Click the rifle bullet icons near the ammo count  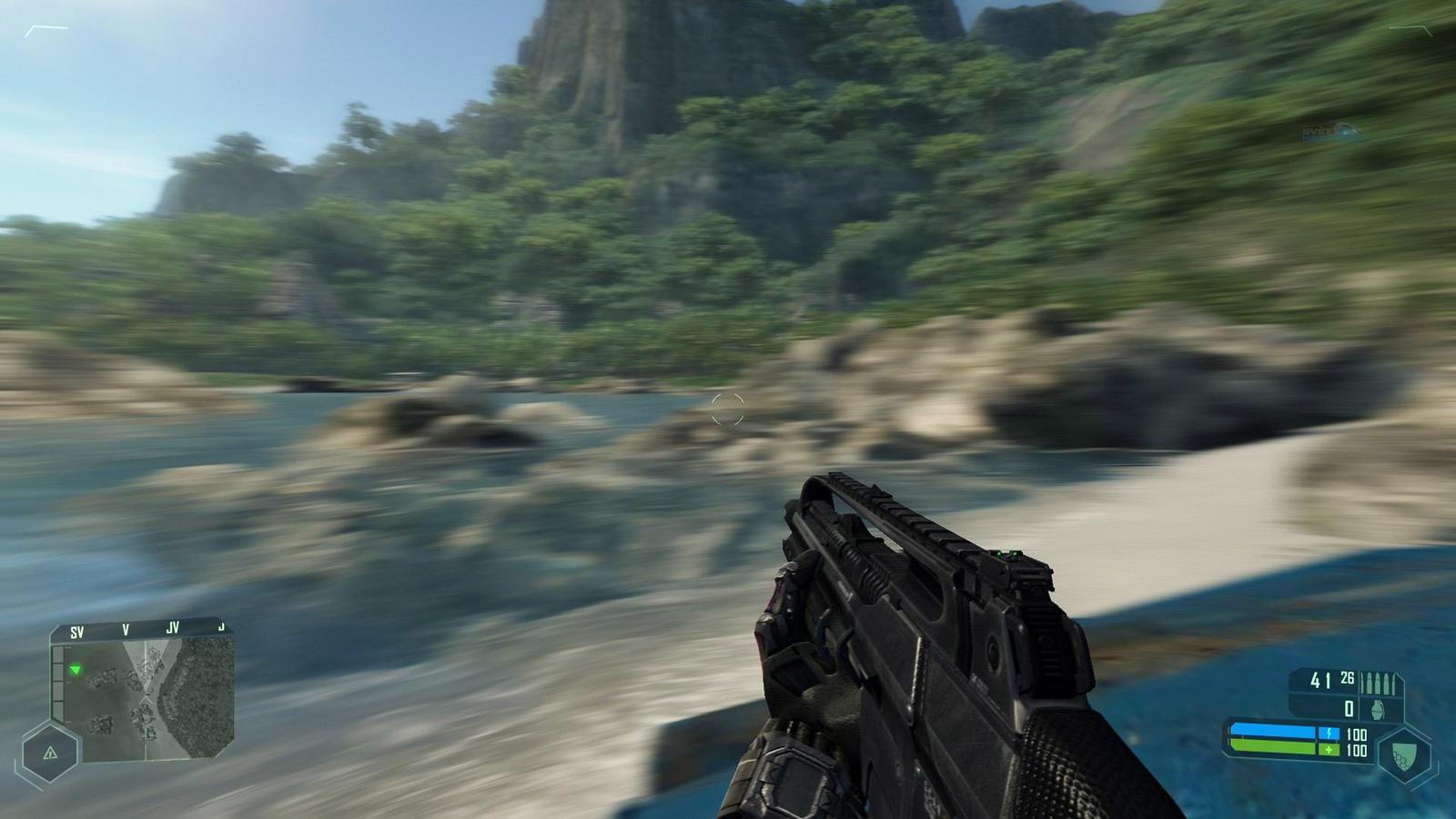point(1380,681)
